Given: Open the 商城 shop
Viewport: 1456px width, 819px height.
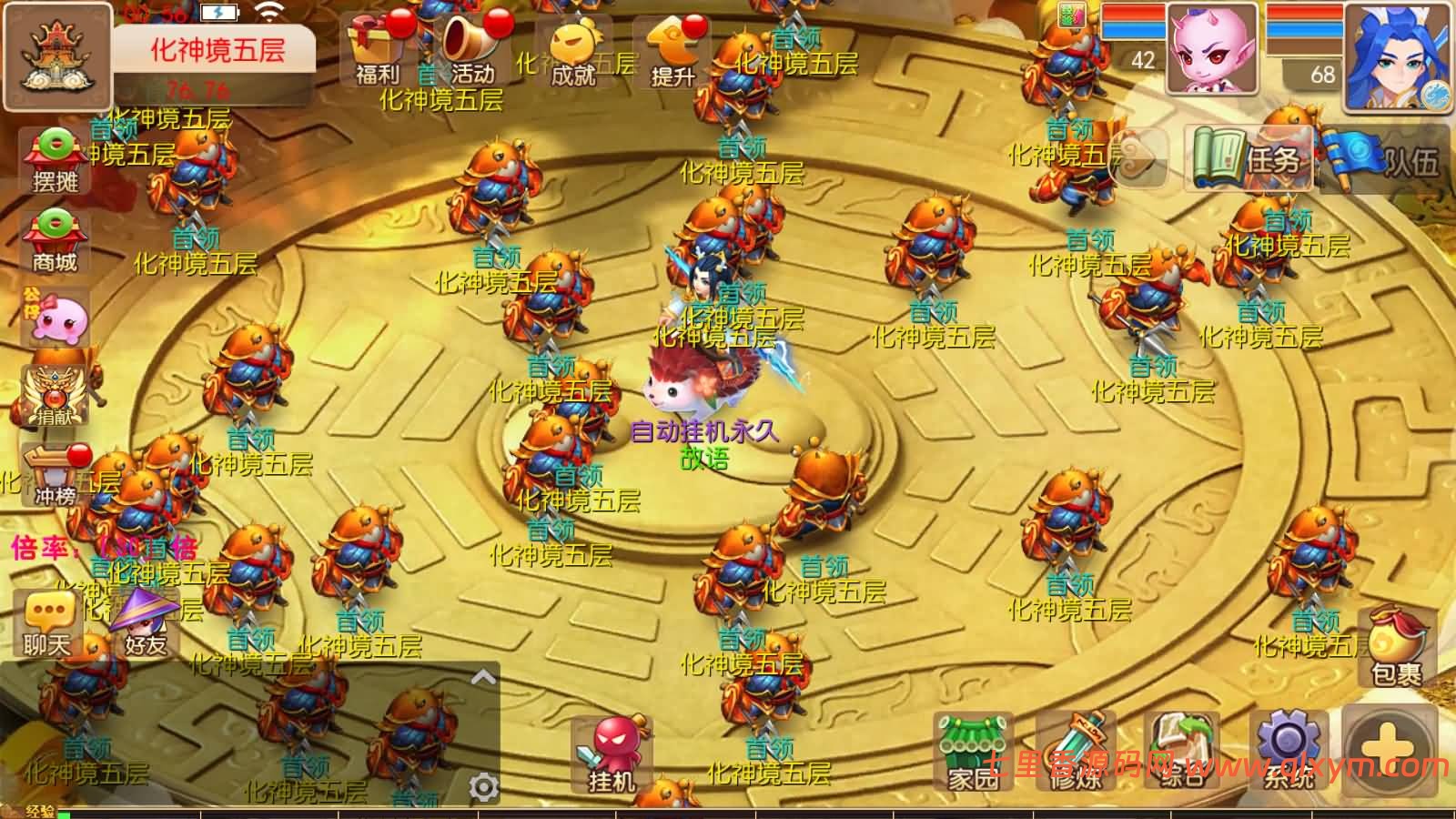Looking at the screenshot, I should tap(56, 241).
